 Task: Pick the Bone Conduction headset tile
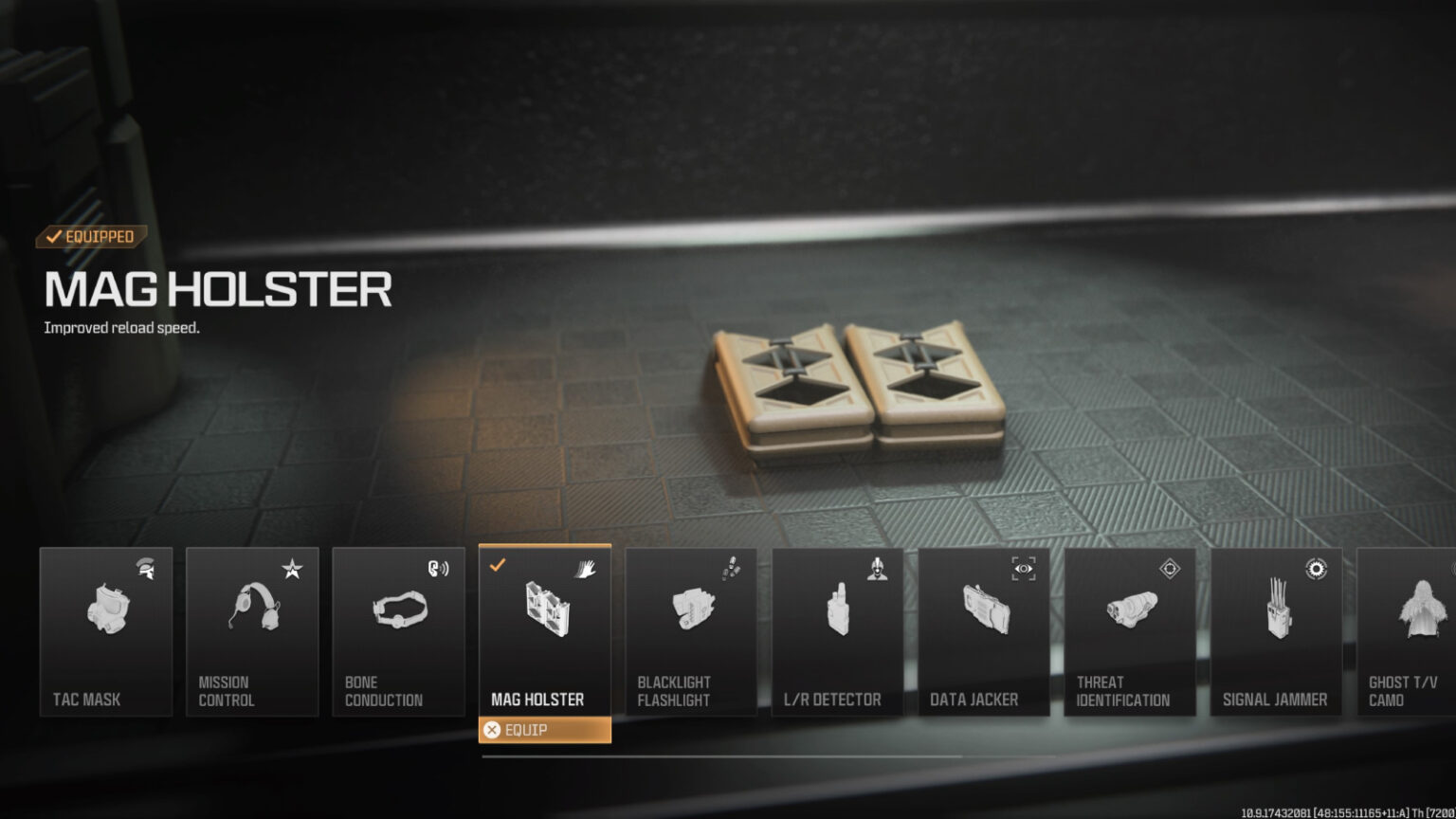[398, 631]
